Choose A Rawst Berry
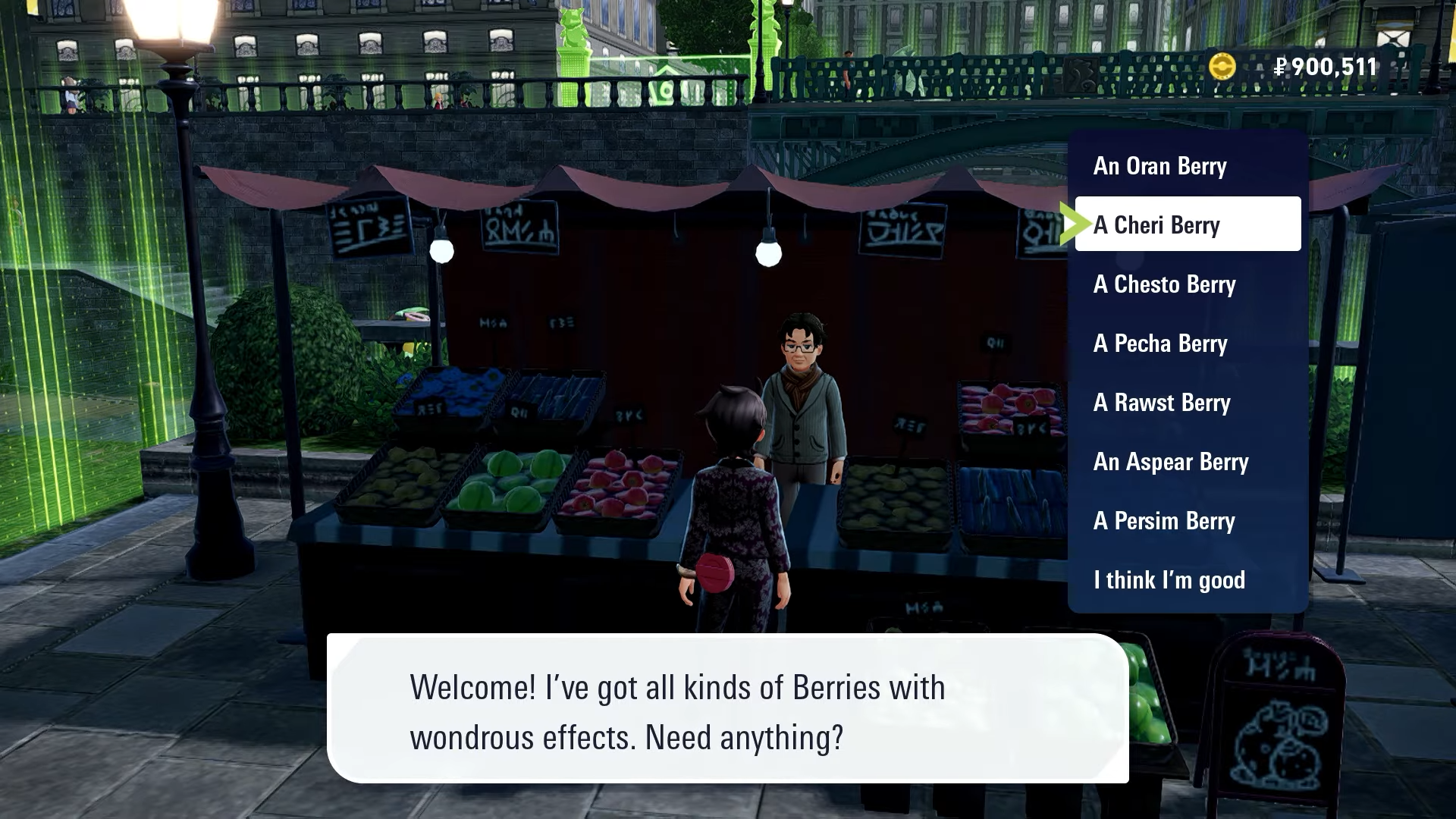This screenshot has height=819, width=1456. pyautogui.click(x=1162, y=403)
